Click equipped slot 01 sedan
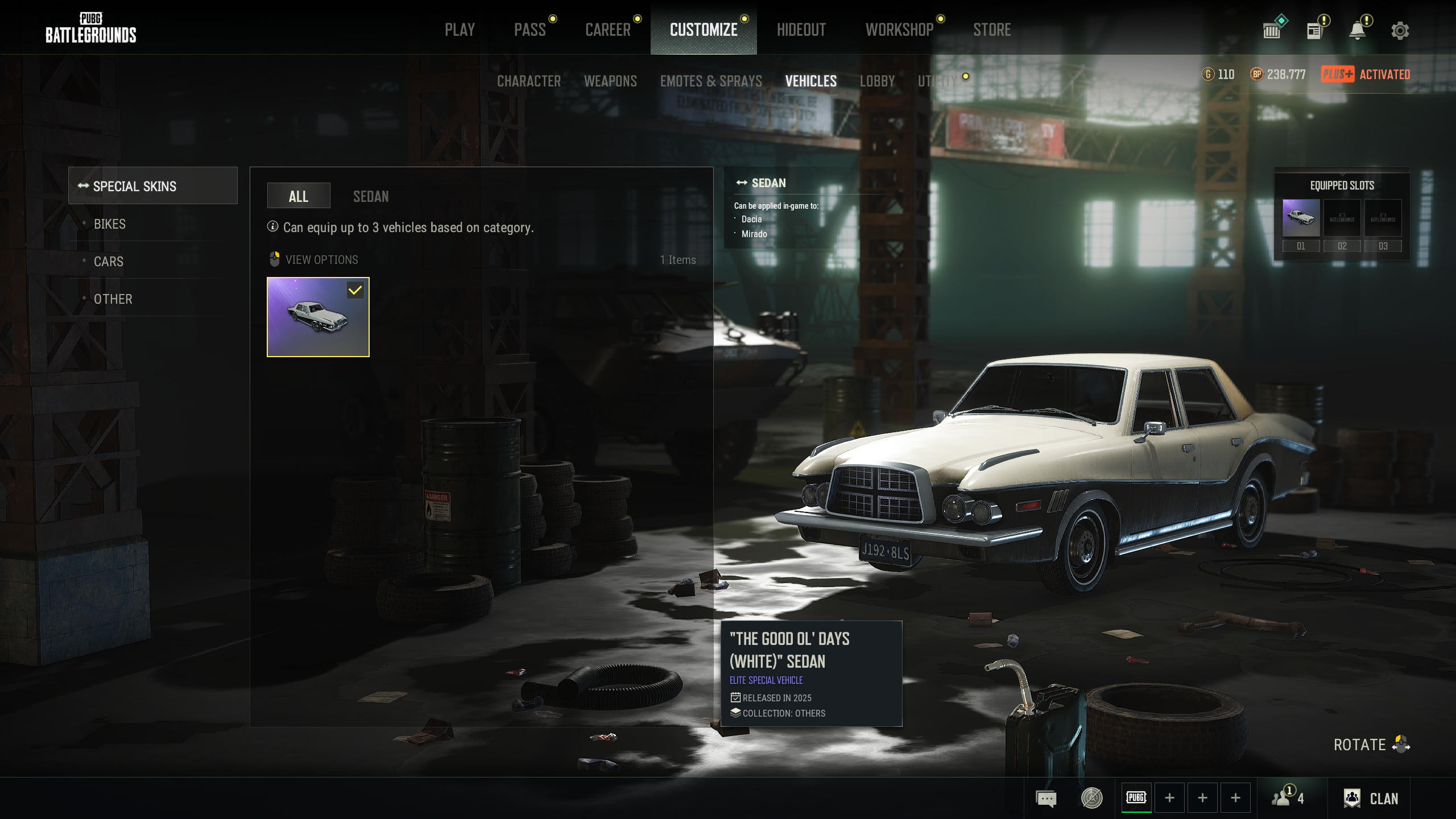1456x819 pixels. tap(1301, 218)
